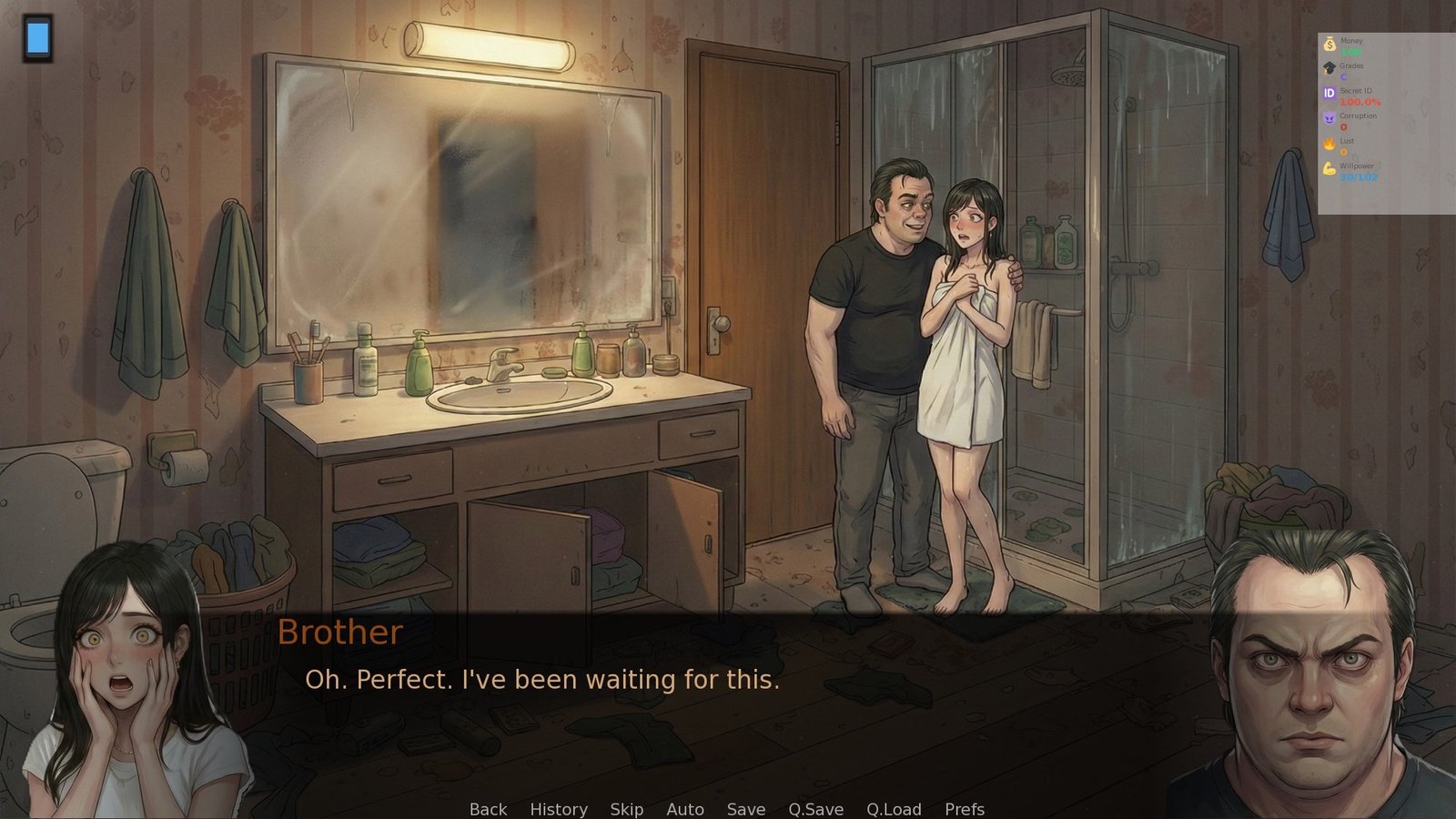Go Back one dialogue line

coord(488,809)
